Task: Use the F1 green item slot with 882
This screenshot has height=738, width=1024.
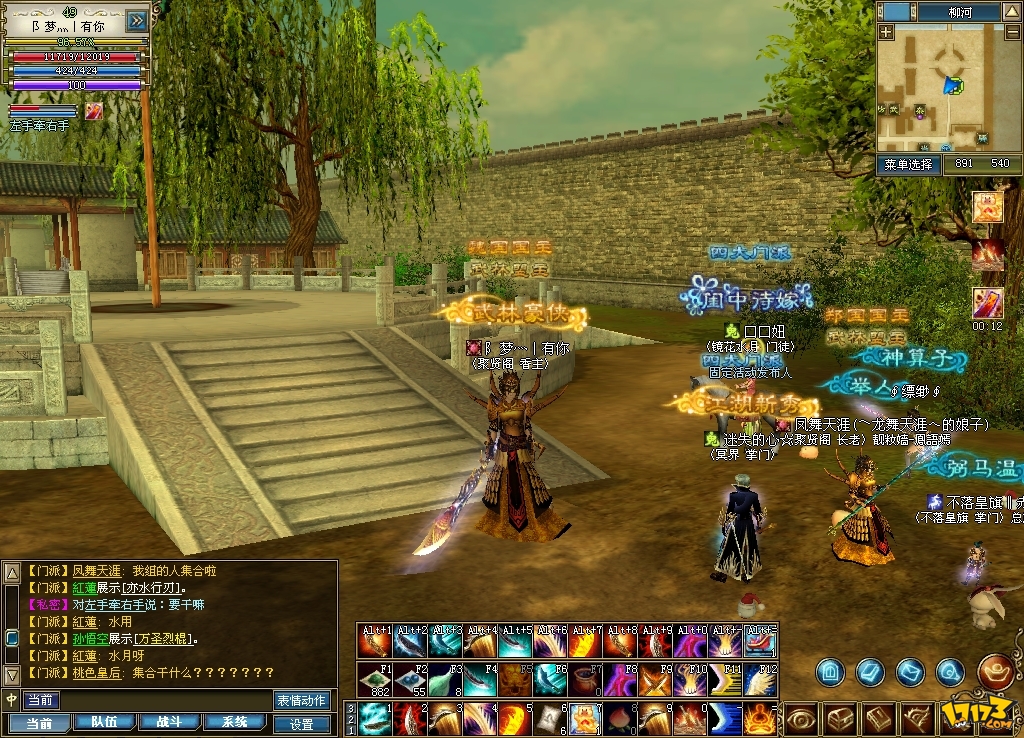Action: click(x=376, y=679)
